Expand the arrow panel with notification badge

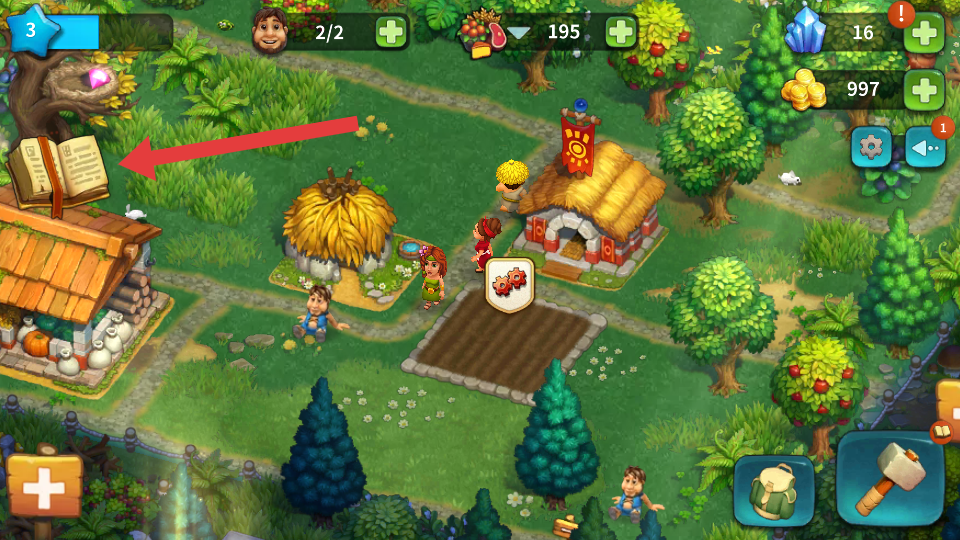(925, 148)
